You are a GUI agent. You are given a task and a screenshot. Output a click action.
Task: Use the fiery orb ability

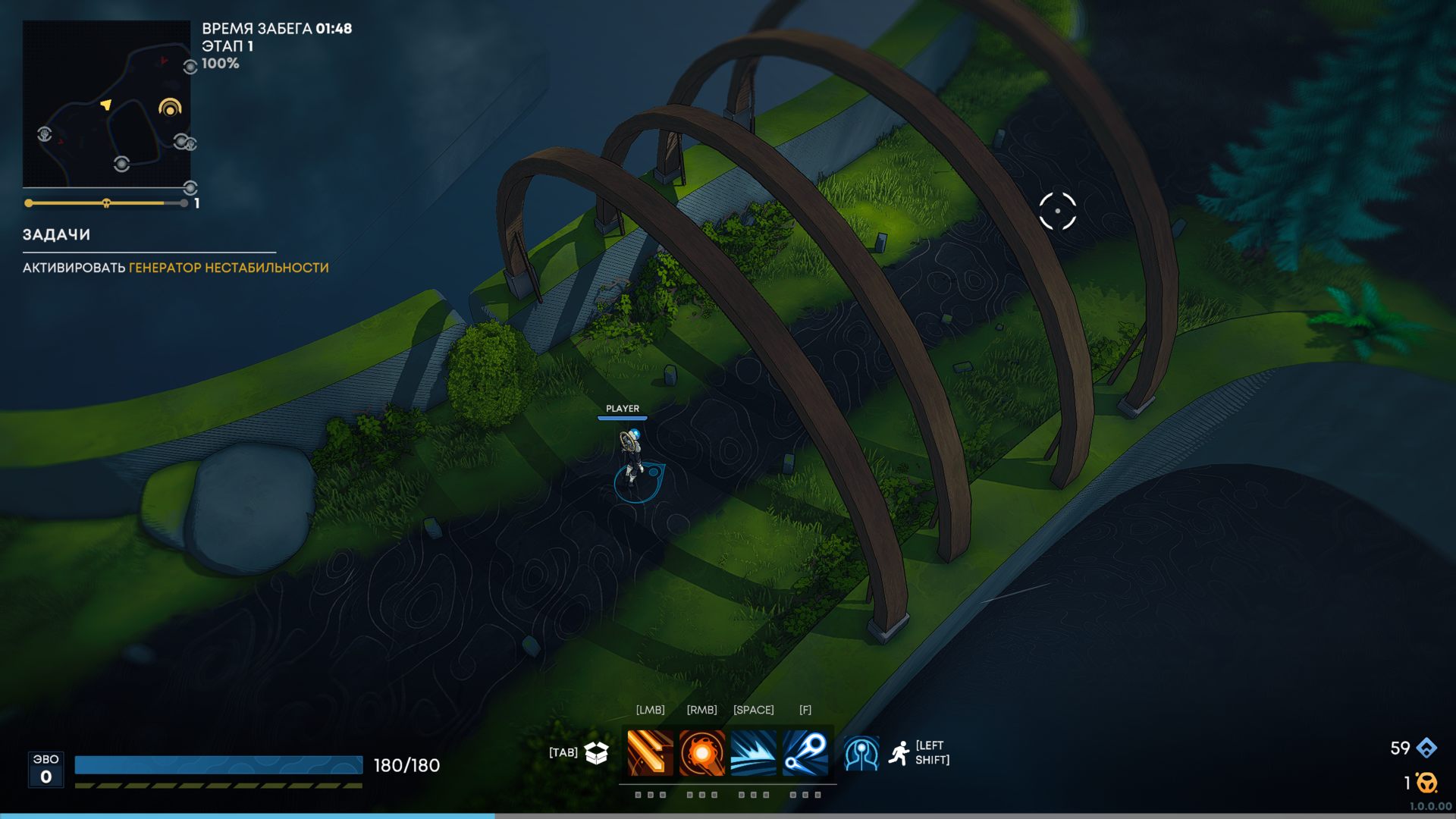pyautogui.click(x=701, y=752)
